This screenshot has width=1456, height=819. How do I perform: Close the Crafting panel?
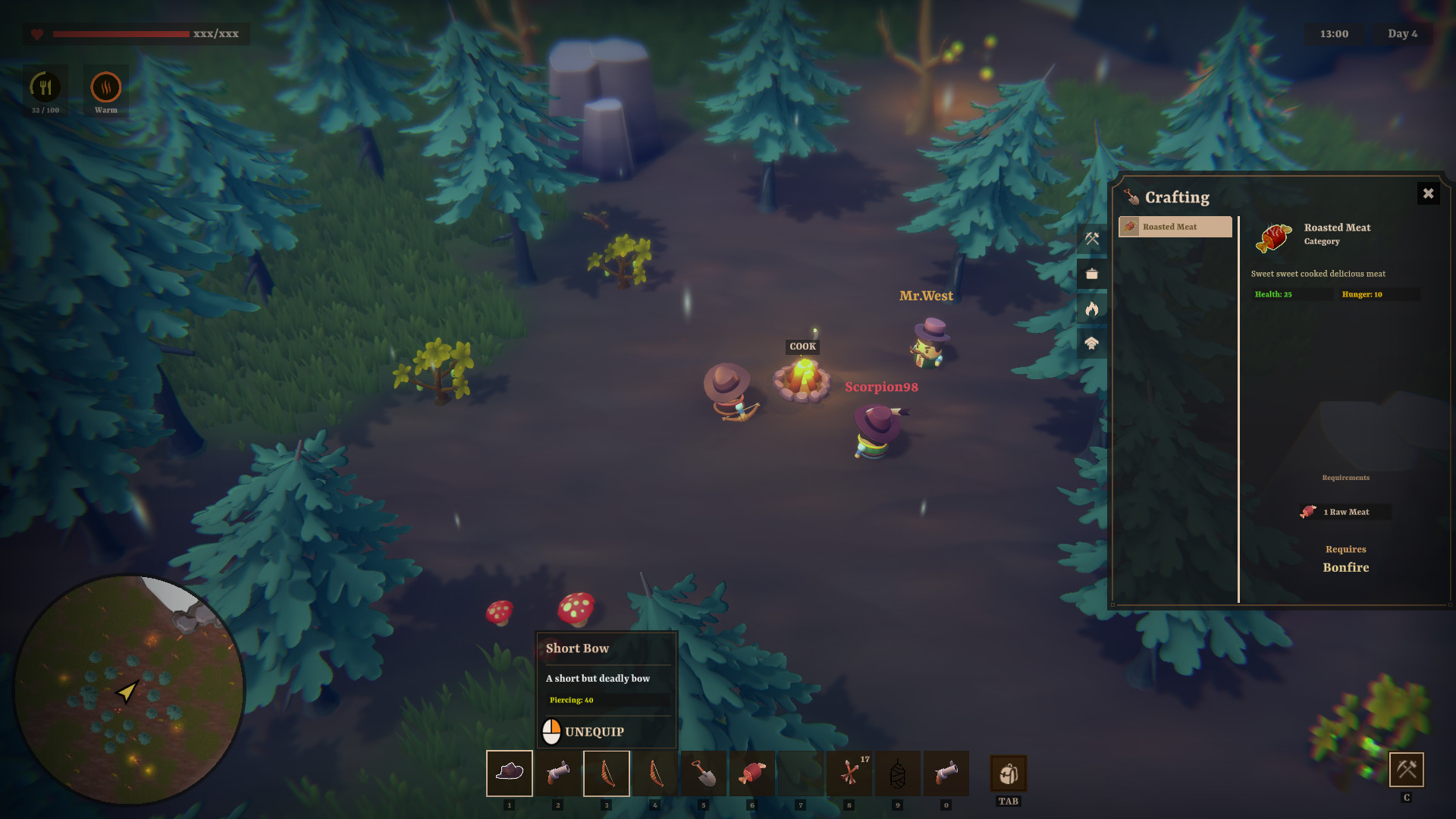(1427, 193)
